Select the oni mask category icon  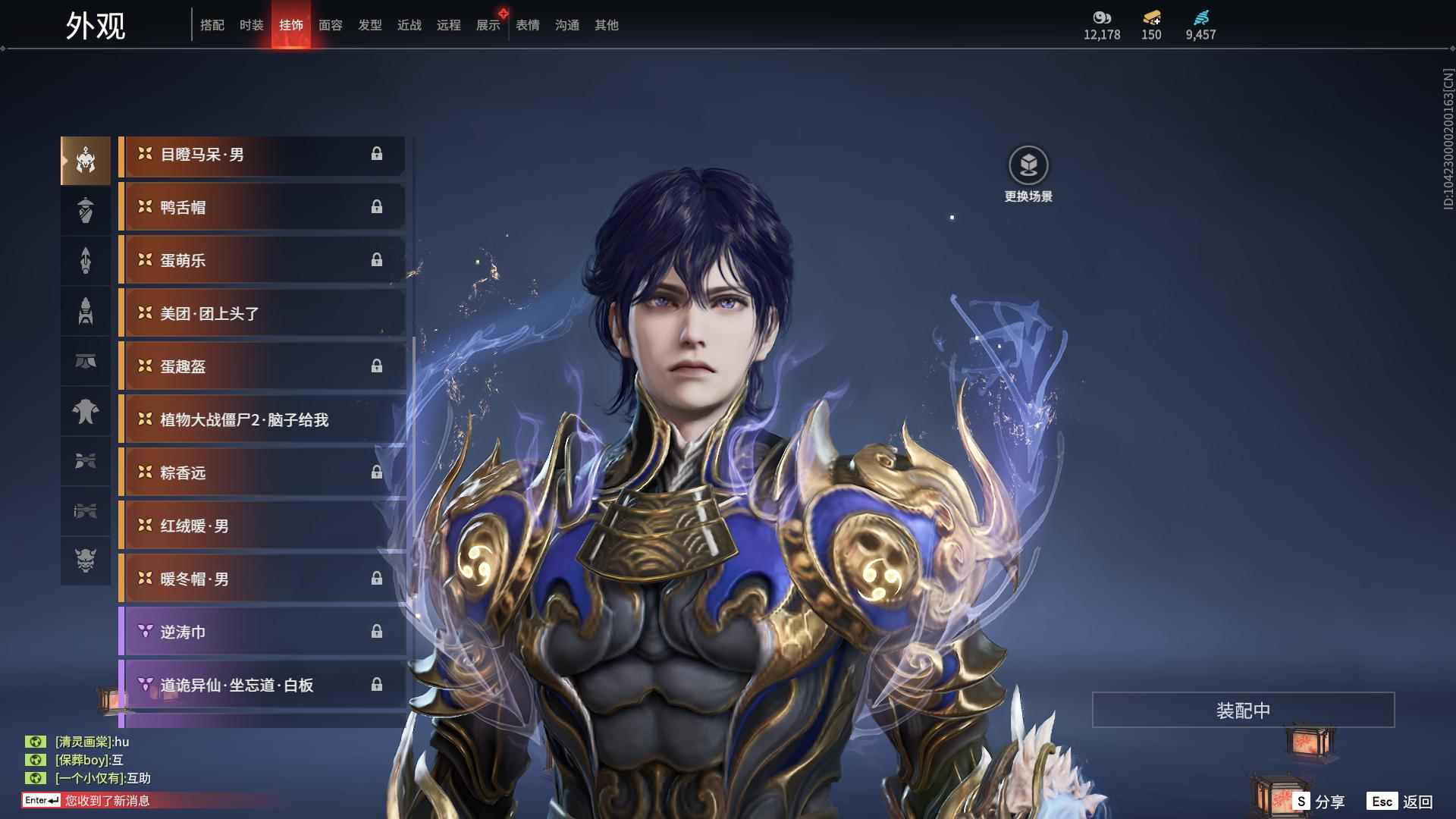tap(86, 560)
